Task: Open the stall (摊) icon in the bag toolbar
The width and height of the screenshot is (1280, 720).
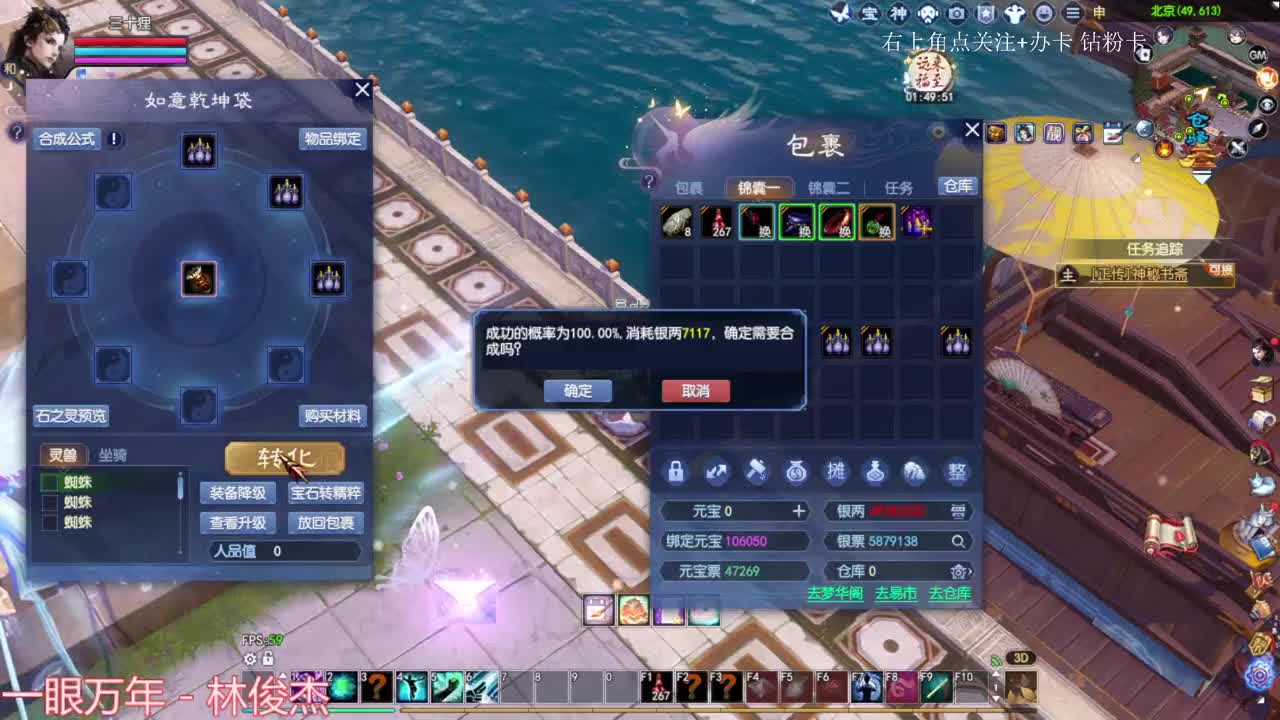Action: tap(837, 472)
